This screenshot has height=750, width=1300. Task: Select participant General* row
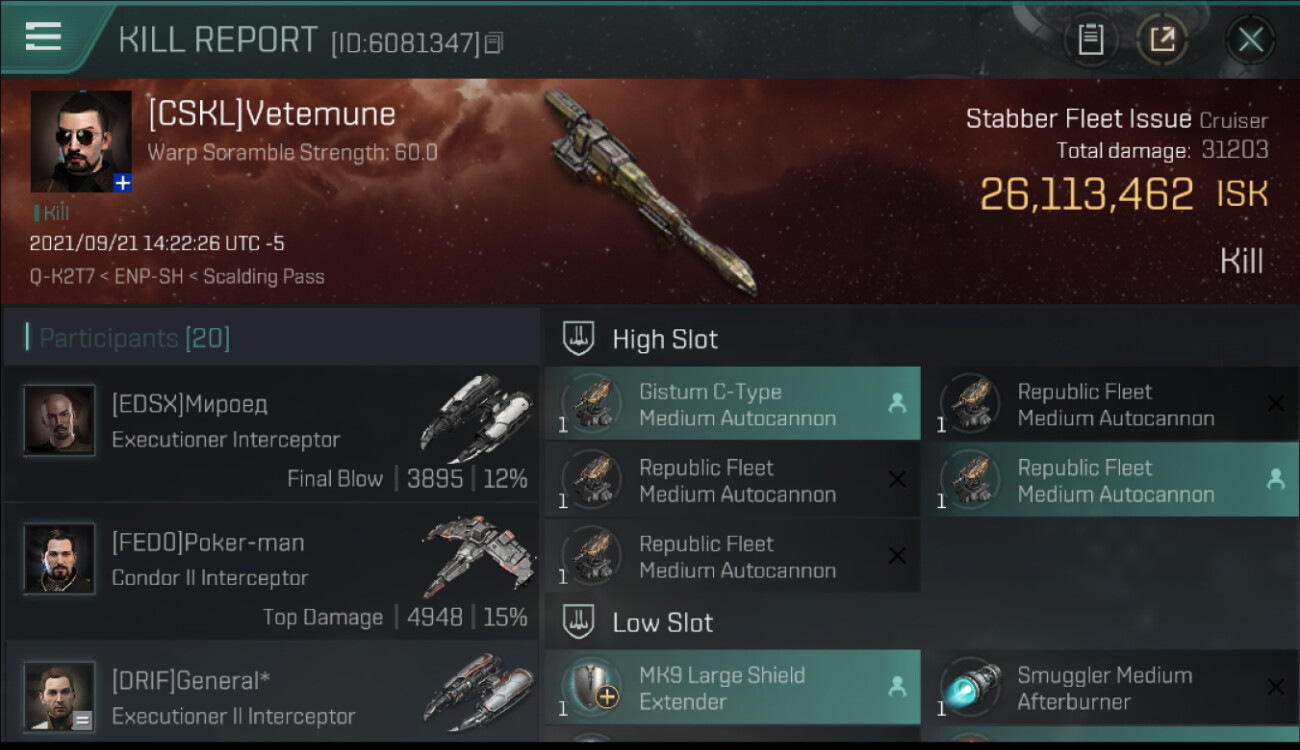pos(271,696)
